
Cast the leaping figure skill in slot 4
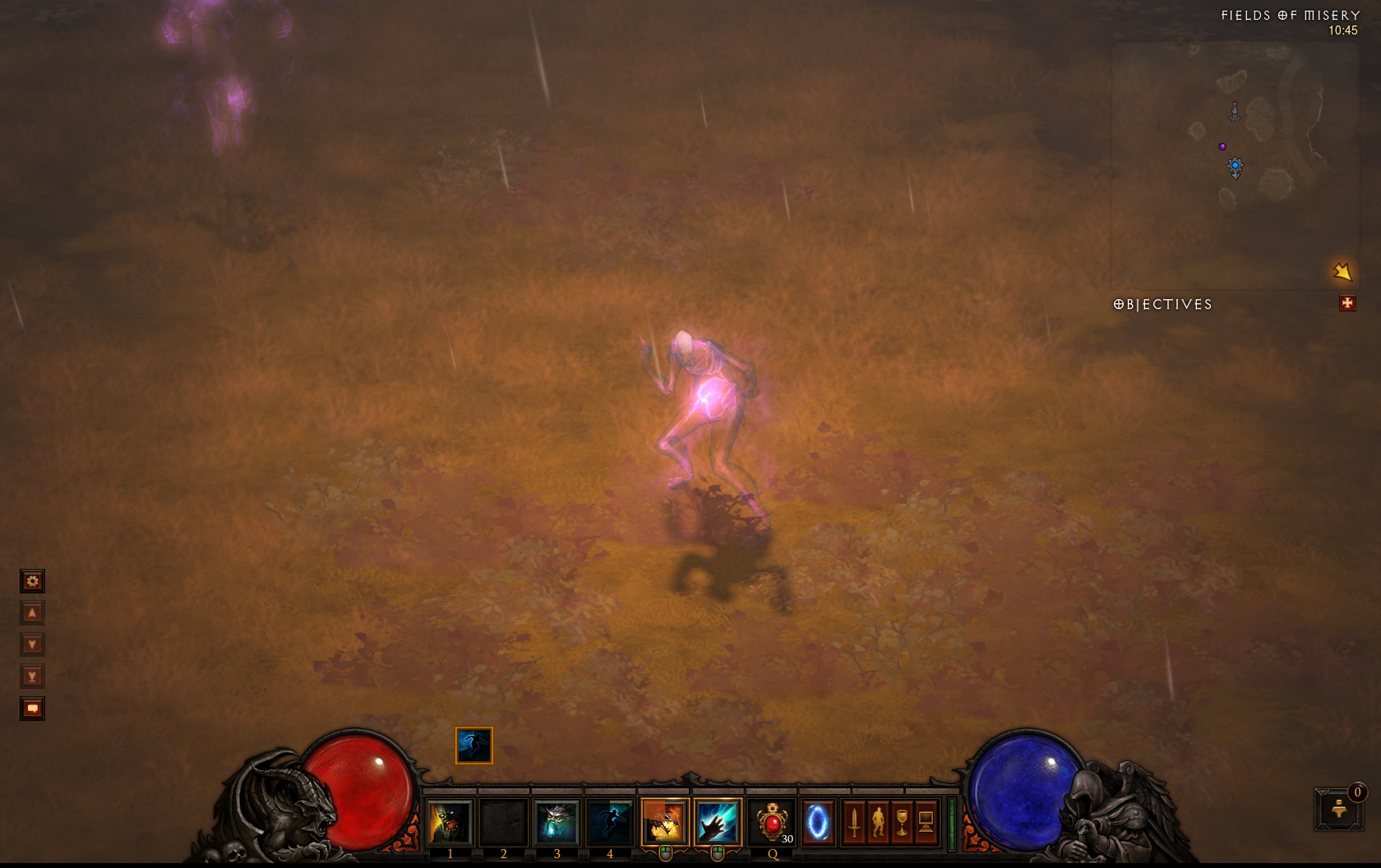[x=609, y=822]
